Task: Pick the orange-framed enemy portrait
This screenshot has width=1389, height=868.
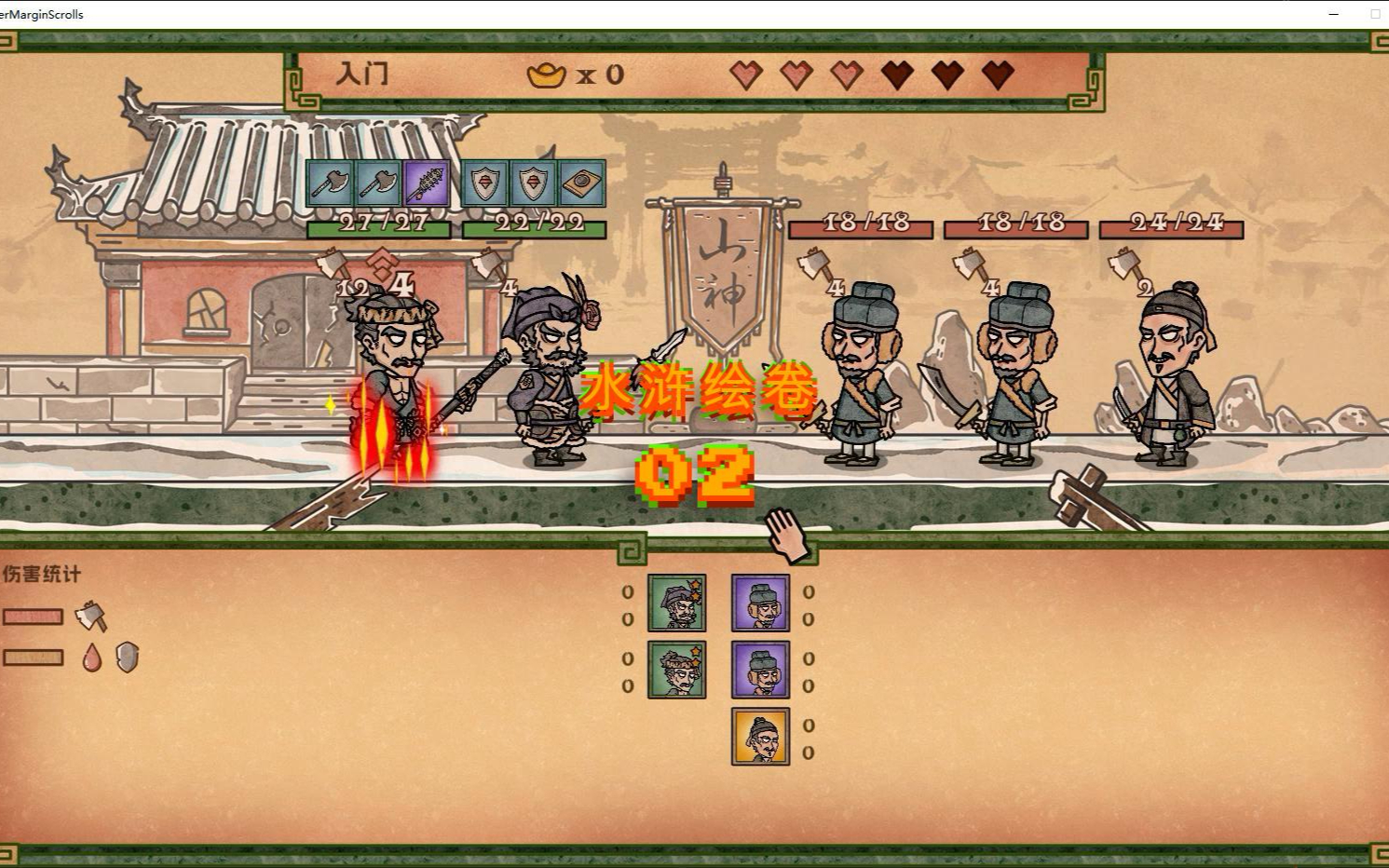Action: (x=760, y=737)
